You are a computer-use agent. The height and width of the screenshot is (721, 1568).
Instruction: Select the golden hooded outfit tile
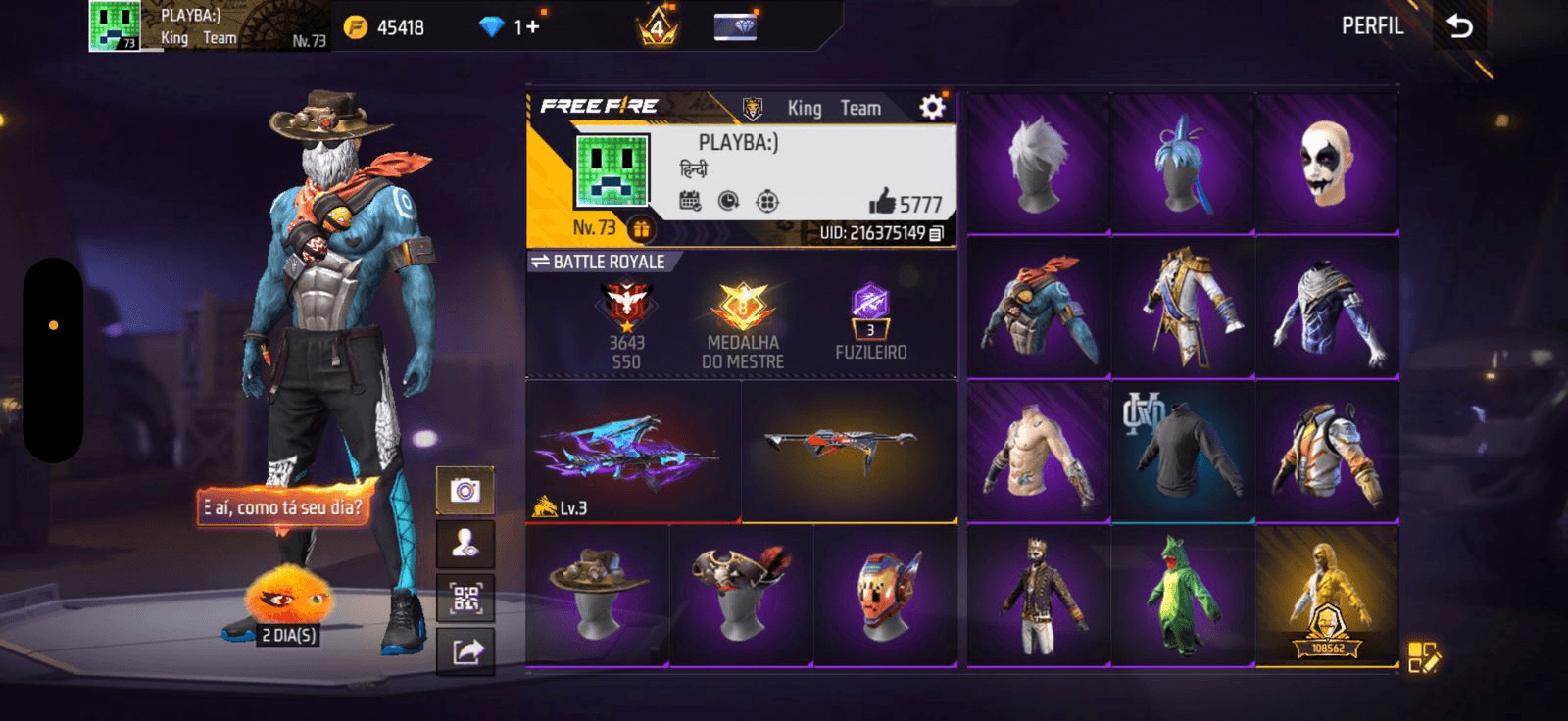1326,597
